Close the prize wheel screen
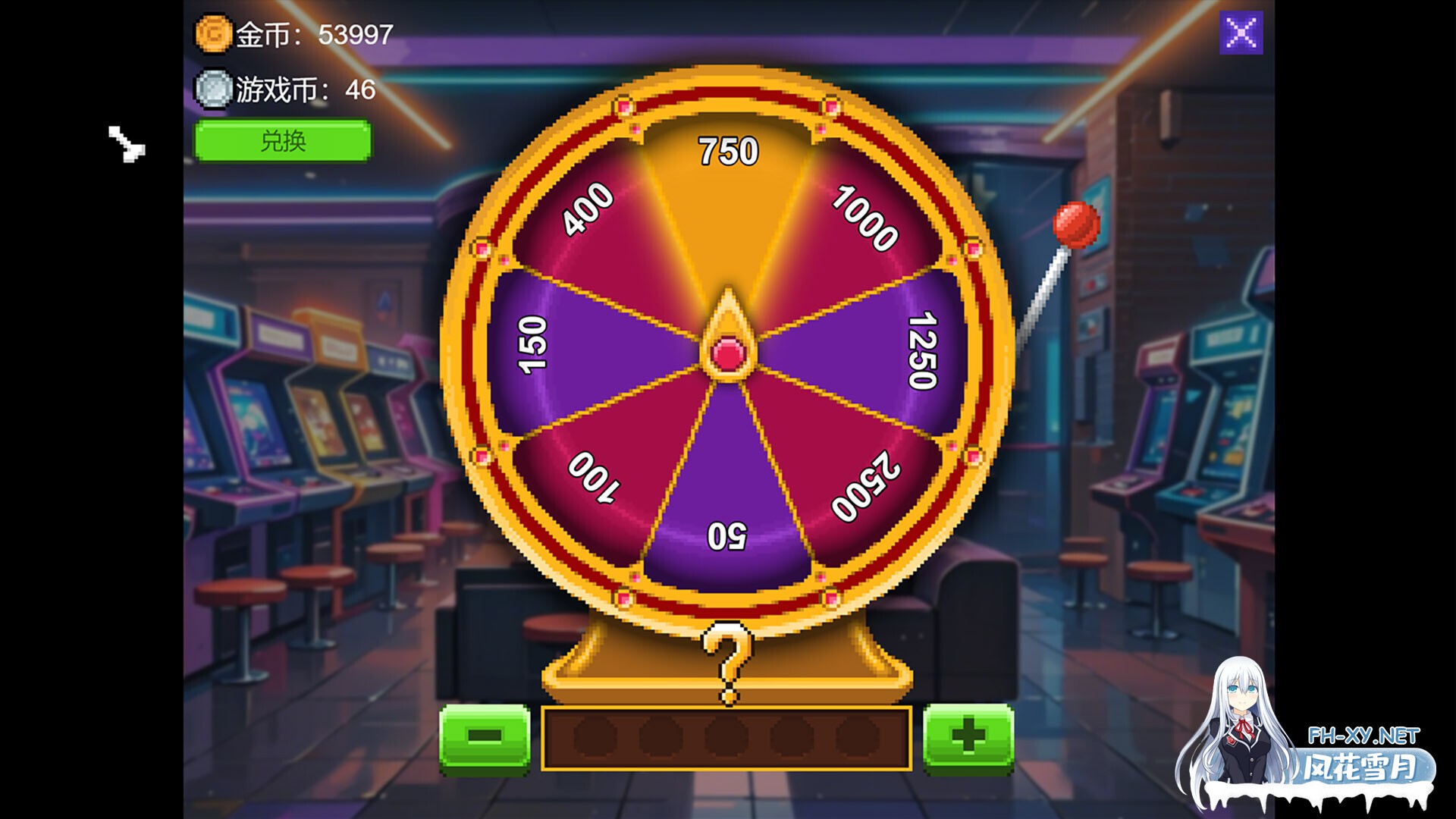The height and width of the screenshot is (819, 1456). tap(1241, 33)
